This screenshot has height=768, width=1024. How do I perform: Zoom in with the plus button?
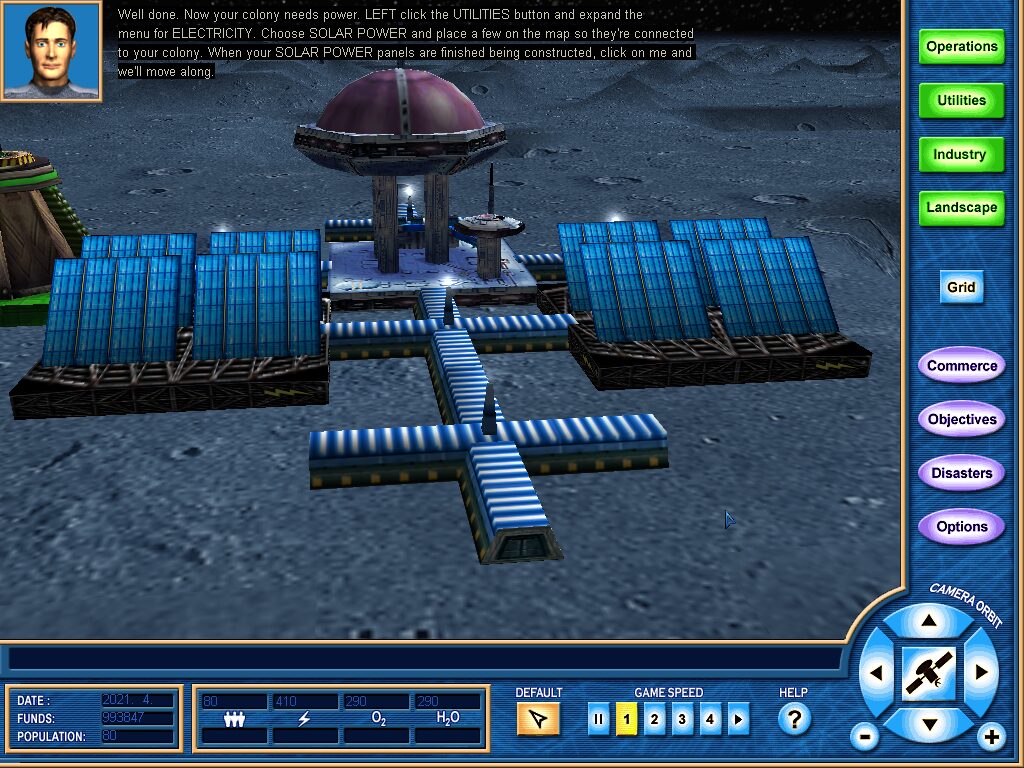click(x=991, y=738)
